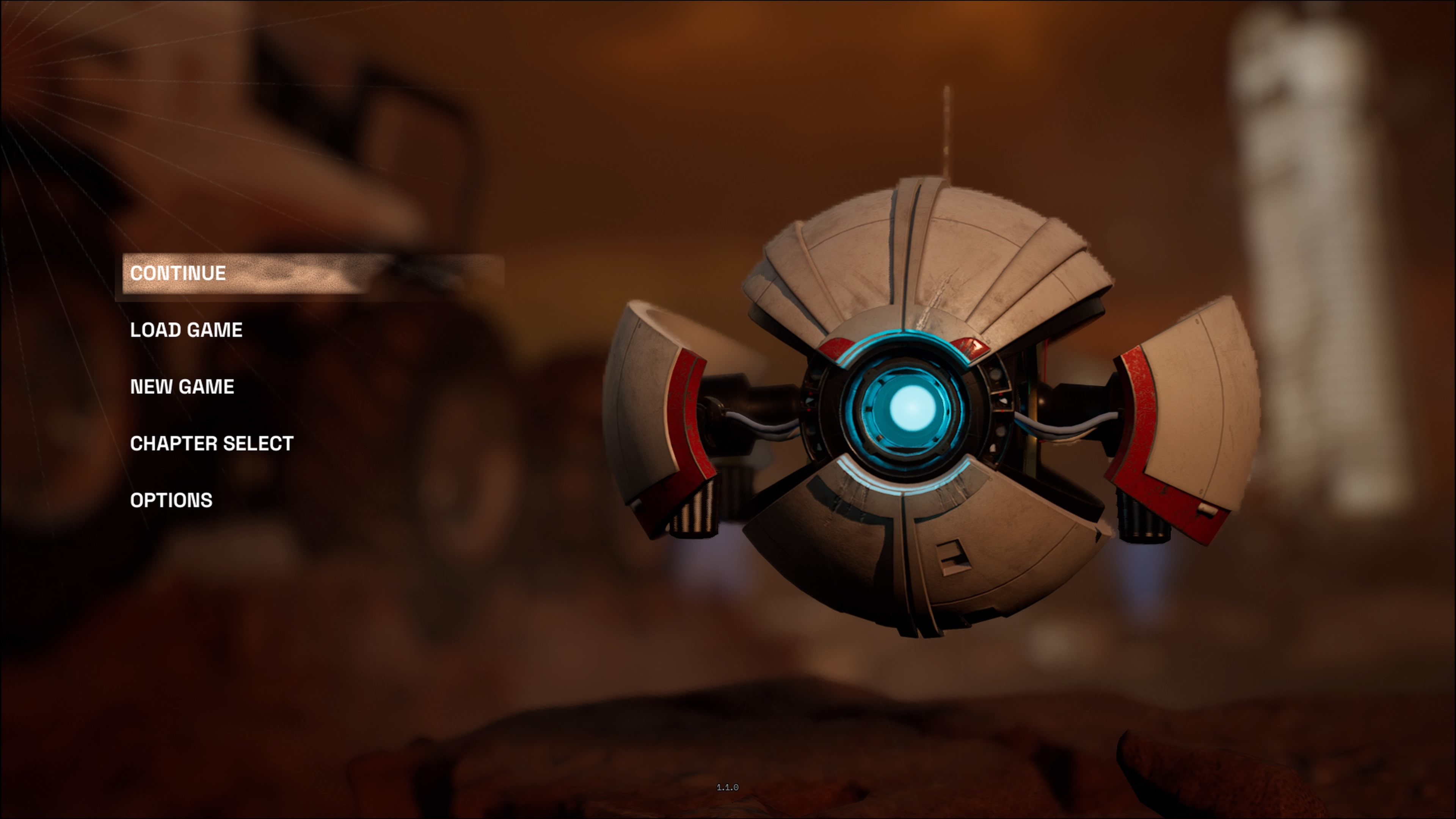Start a New Game
The image size is (1456, 819).
(x=182, y=387)
